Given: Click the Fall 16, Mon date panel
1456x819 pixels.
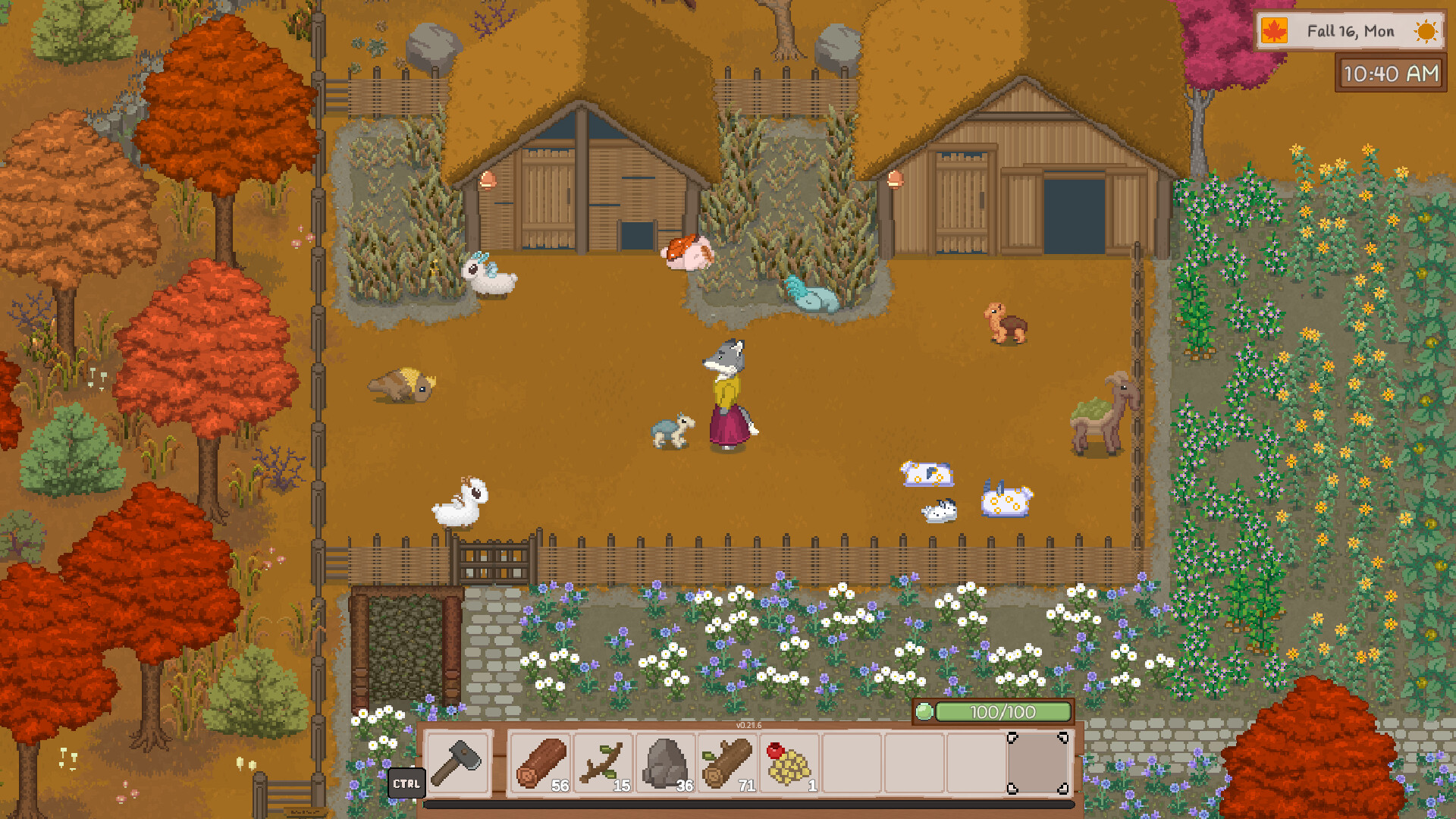Looking at the screenshot, I should click(1350, 31).
